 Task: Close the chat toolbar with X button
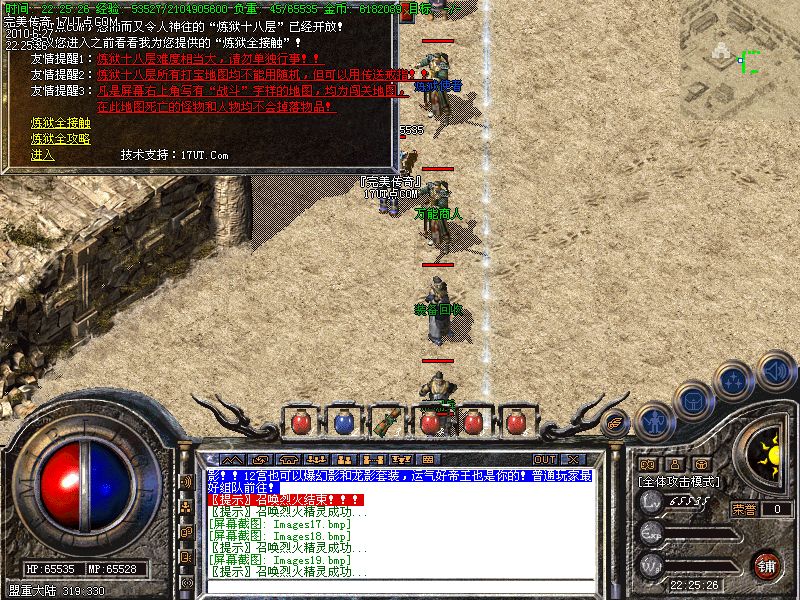[573, 459]
